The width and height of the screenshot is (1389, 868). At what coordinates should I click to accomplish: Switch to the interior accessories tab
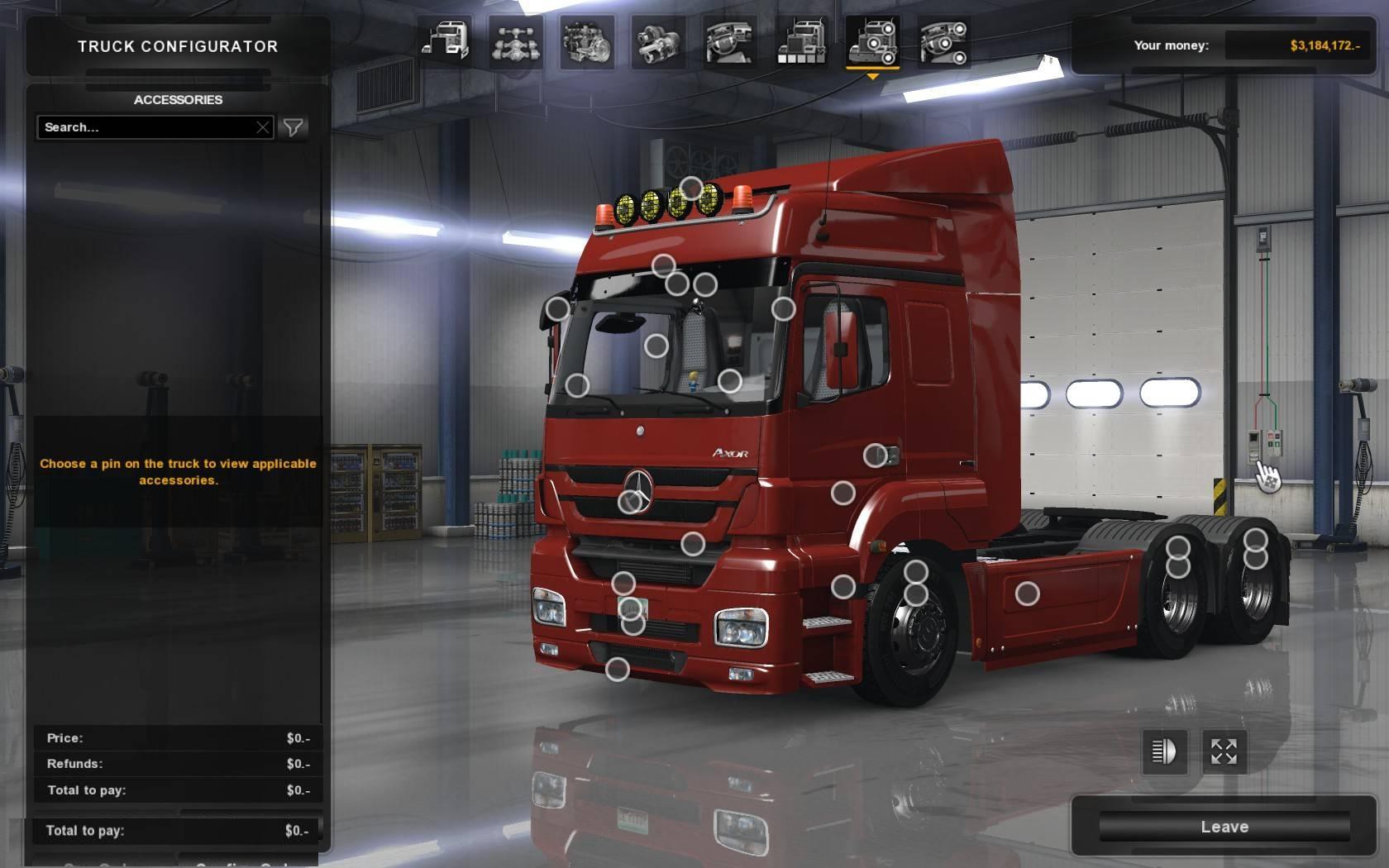tap(944, 41)
